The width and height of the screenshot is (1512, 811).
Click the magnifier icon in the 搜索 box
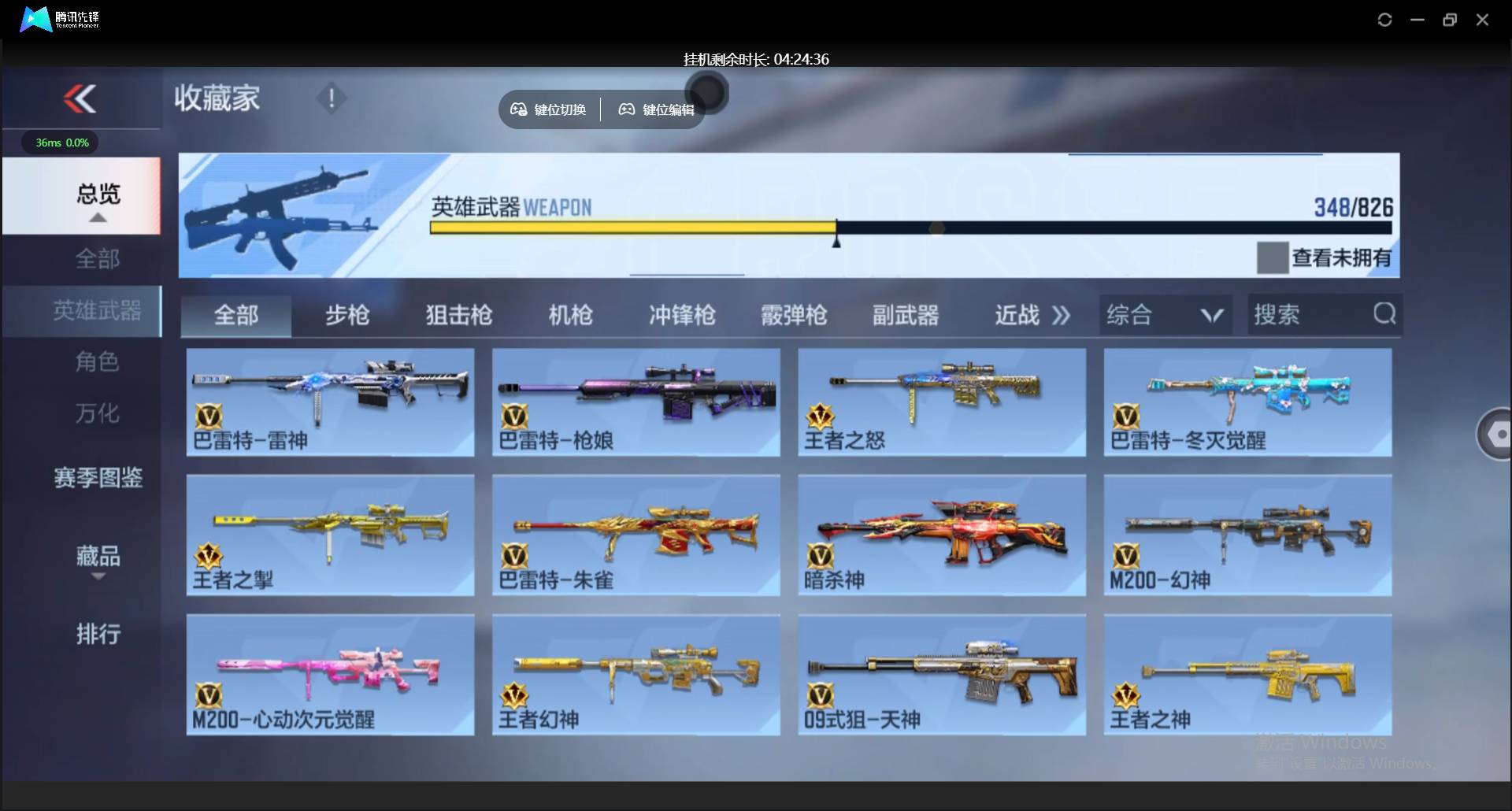point(1384,314)
